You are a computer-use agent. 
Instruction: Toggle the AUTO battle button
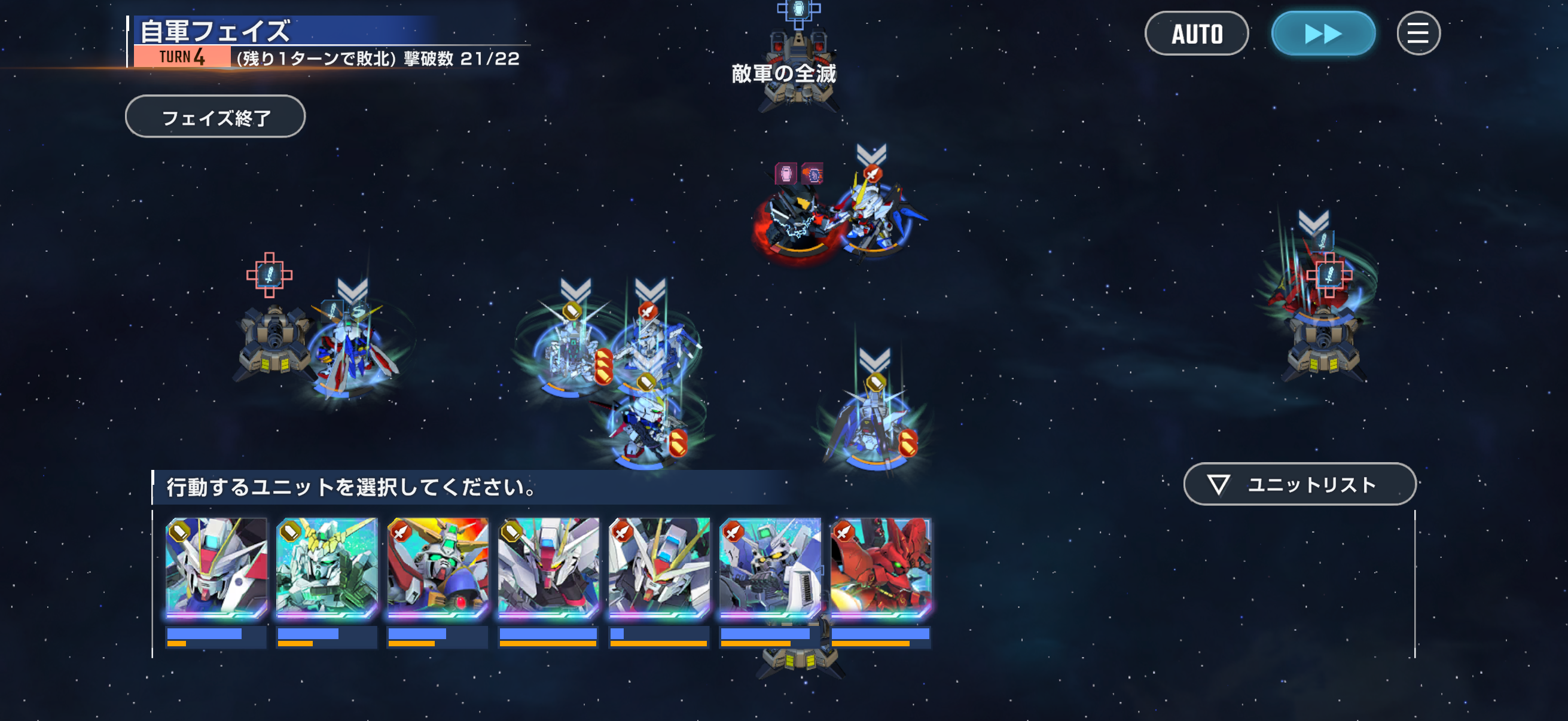click(x=1196, y=33)
